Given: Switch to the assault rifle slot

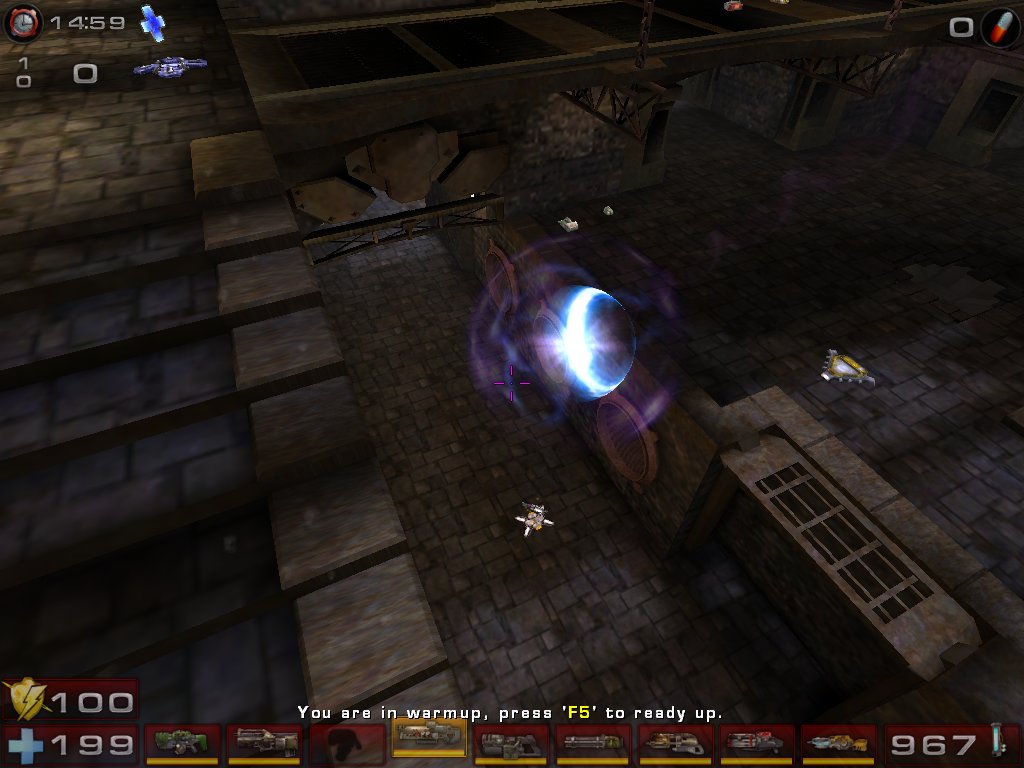Looking at the screenshot, I should coord(264,743).
